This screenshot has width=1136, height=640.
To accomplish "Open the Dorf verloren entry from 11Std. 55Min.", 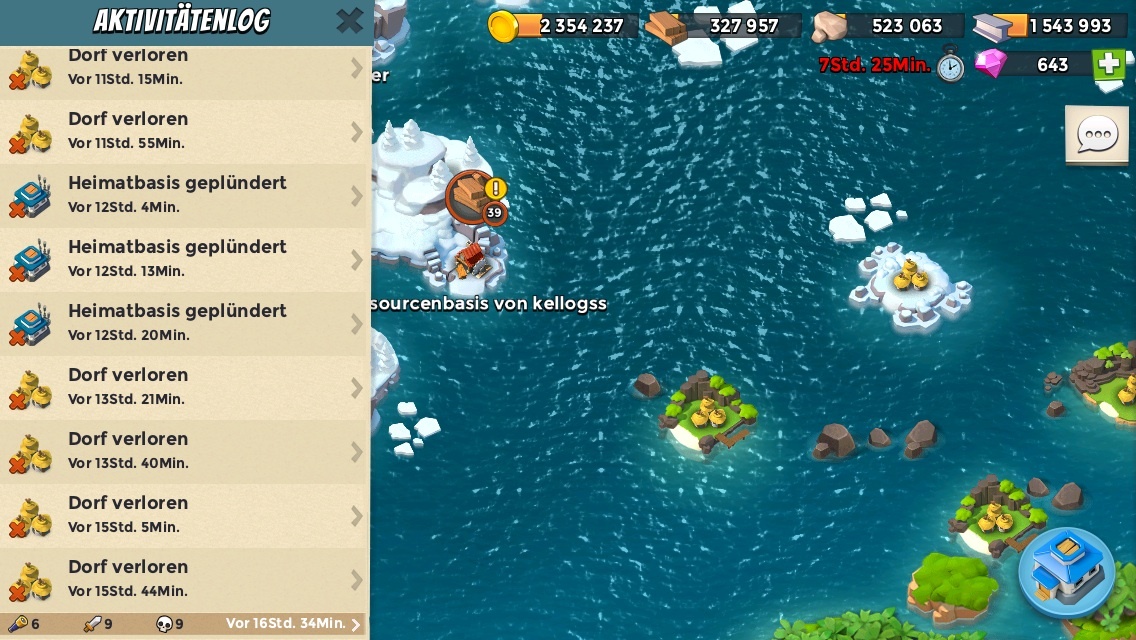I will 185,131.
